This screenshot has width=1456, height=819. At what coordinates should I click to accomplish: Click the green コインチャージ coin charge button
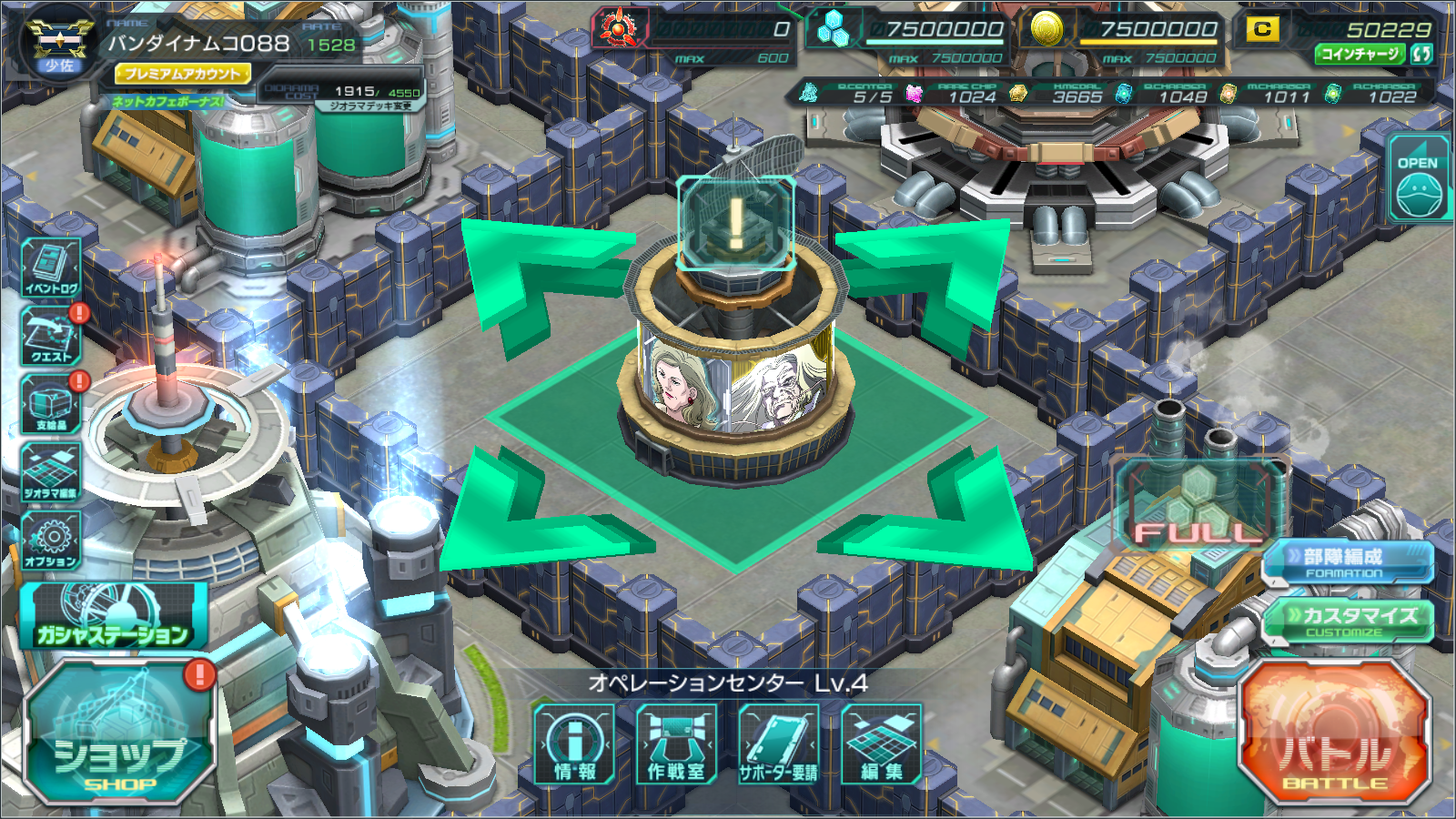[x=1360, y=55]
